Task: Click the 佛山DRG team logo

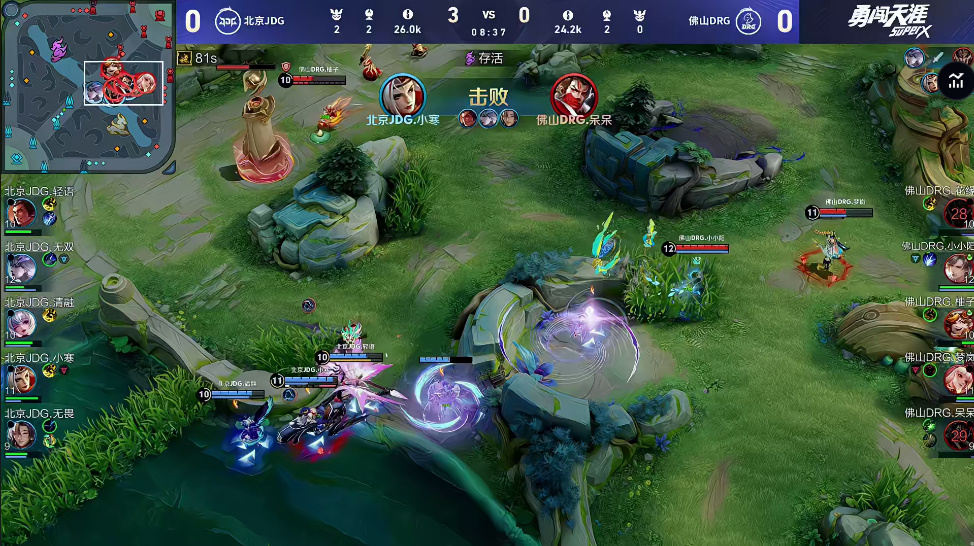Action: point(746,21)
